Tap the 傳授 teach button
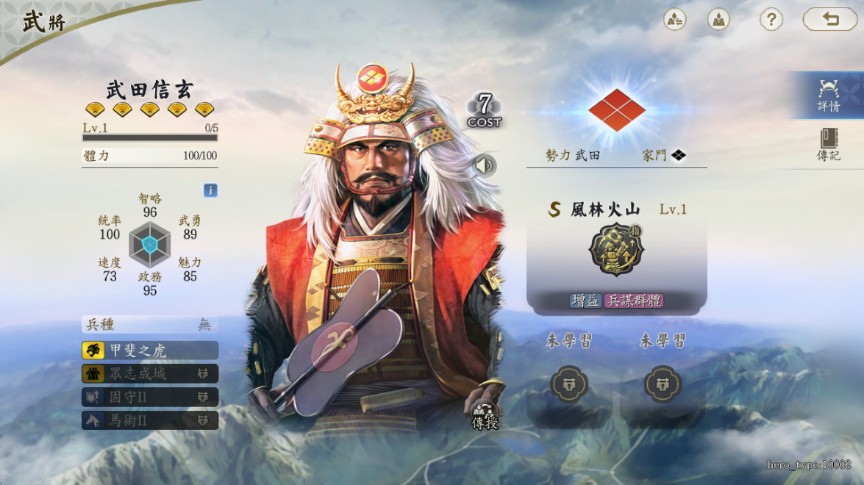This screenshot has width=864, height=485. pos(484,416)
